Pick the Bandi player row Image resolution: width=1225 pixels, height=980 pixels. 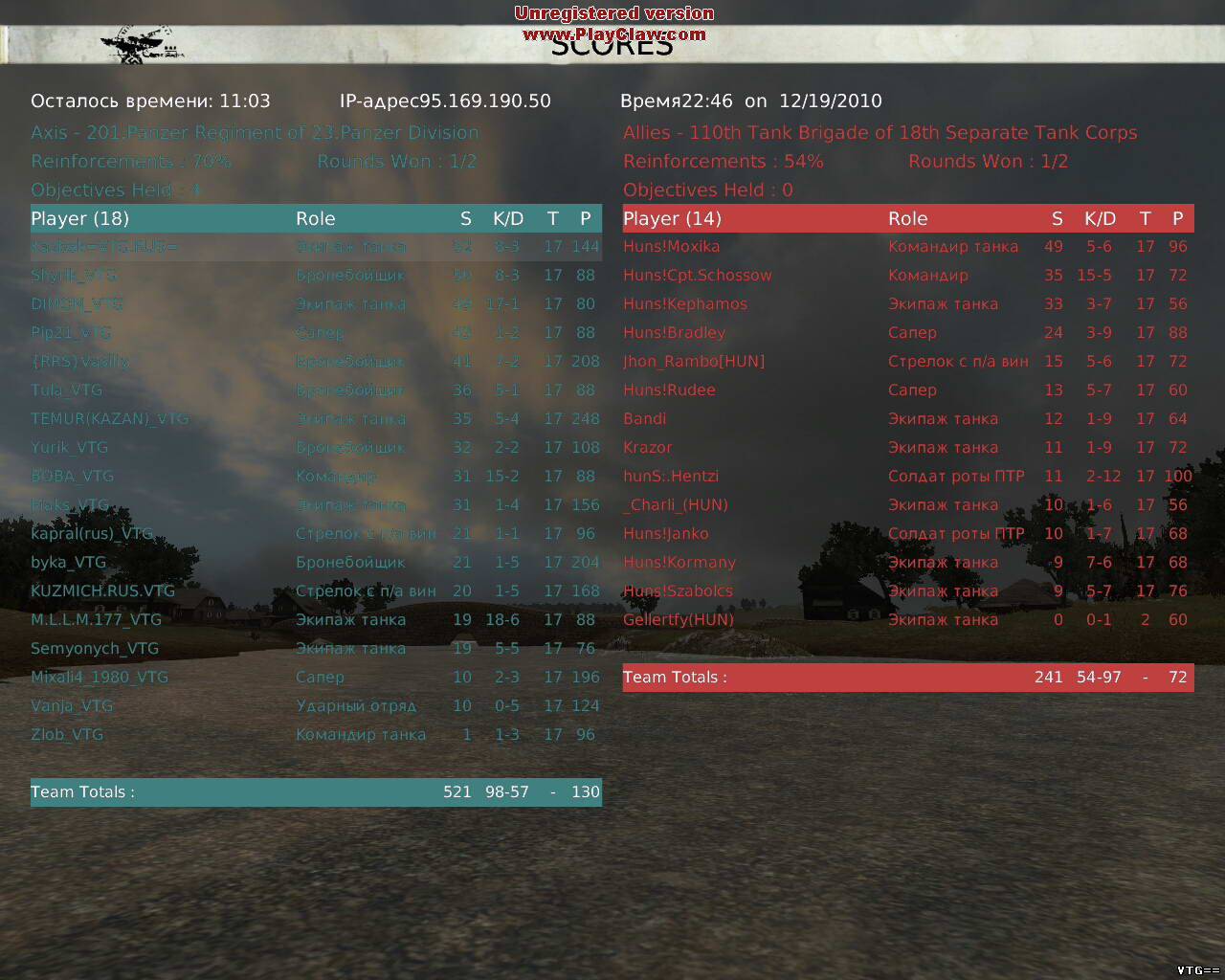pos(645,419)
